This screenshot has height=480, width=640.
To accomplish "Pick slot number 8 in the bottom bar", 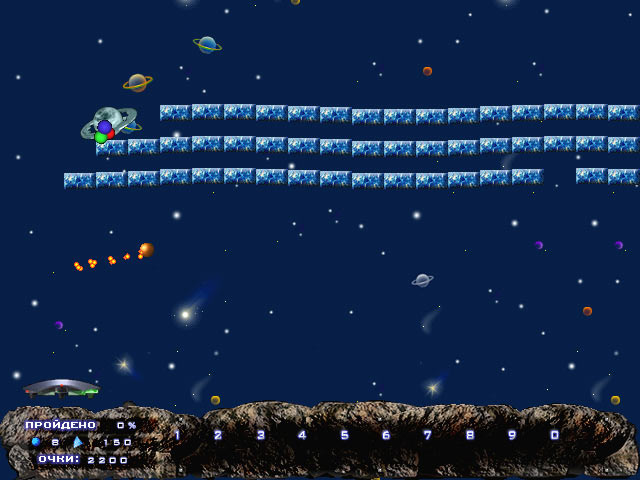I will tap(470, 435).
